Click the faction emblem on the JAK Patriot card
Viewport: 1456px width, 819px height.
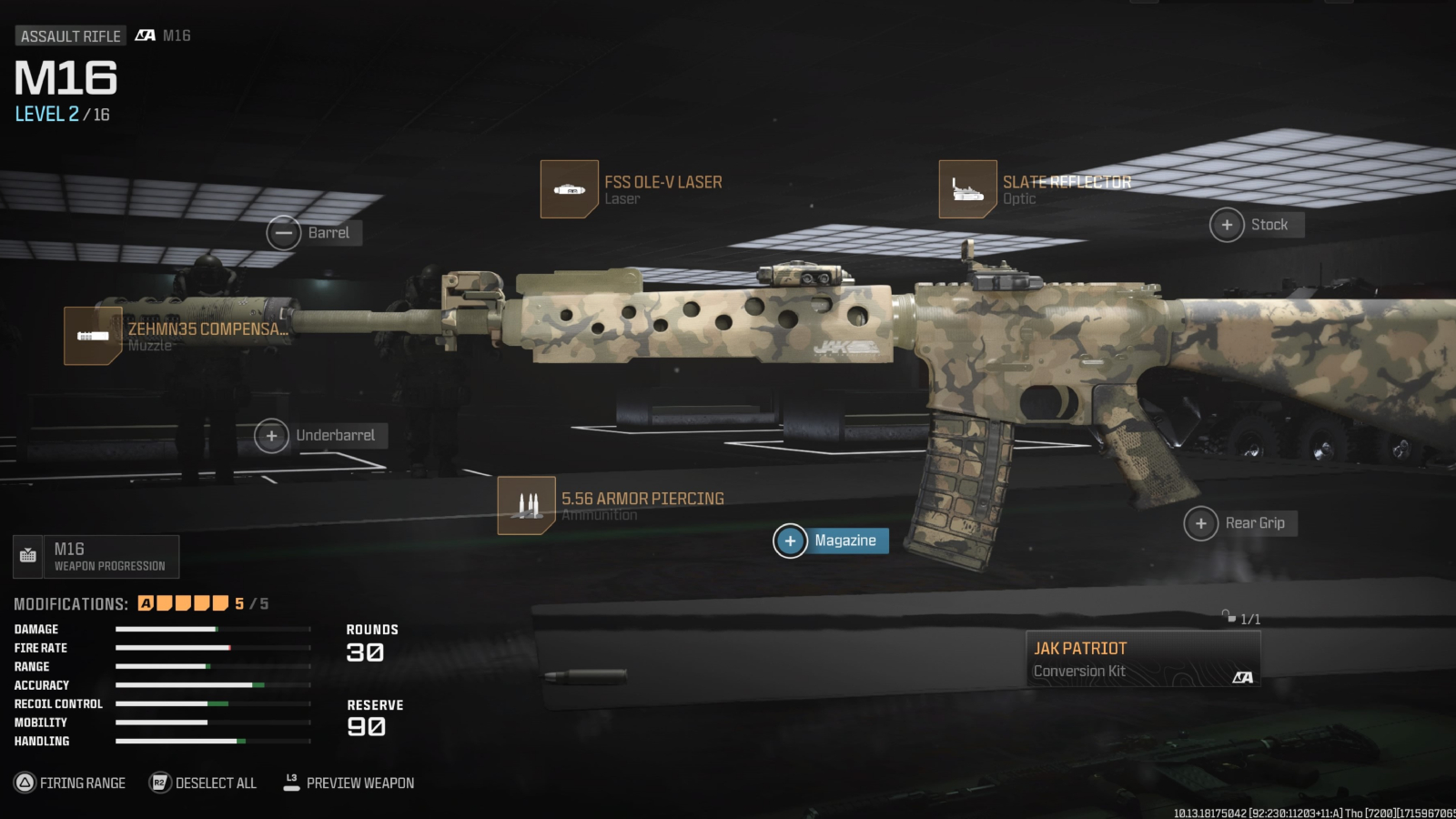pos(1244,678)
